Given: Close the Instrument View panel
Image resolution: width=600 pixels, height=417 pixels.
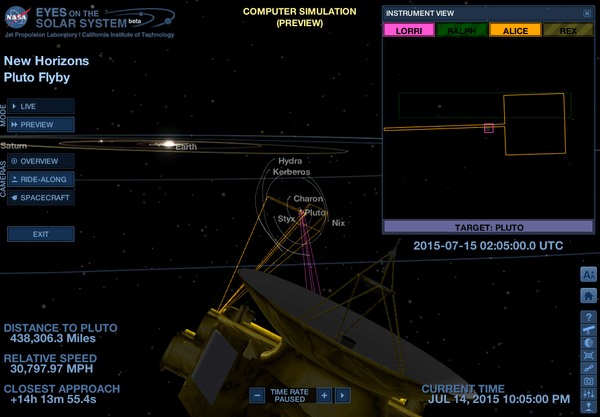Looking at the screenshot, I should [x=587, y=13].
